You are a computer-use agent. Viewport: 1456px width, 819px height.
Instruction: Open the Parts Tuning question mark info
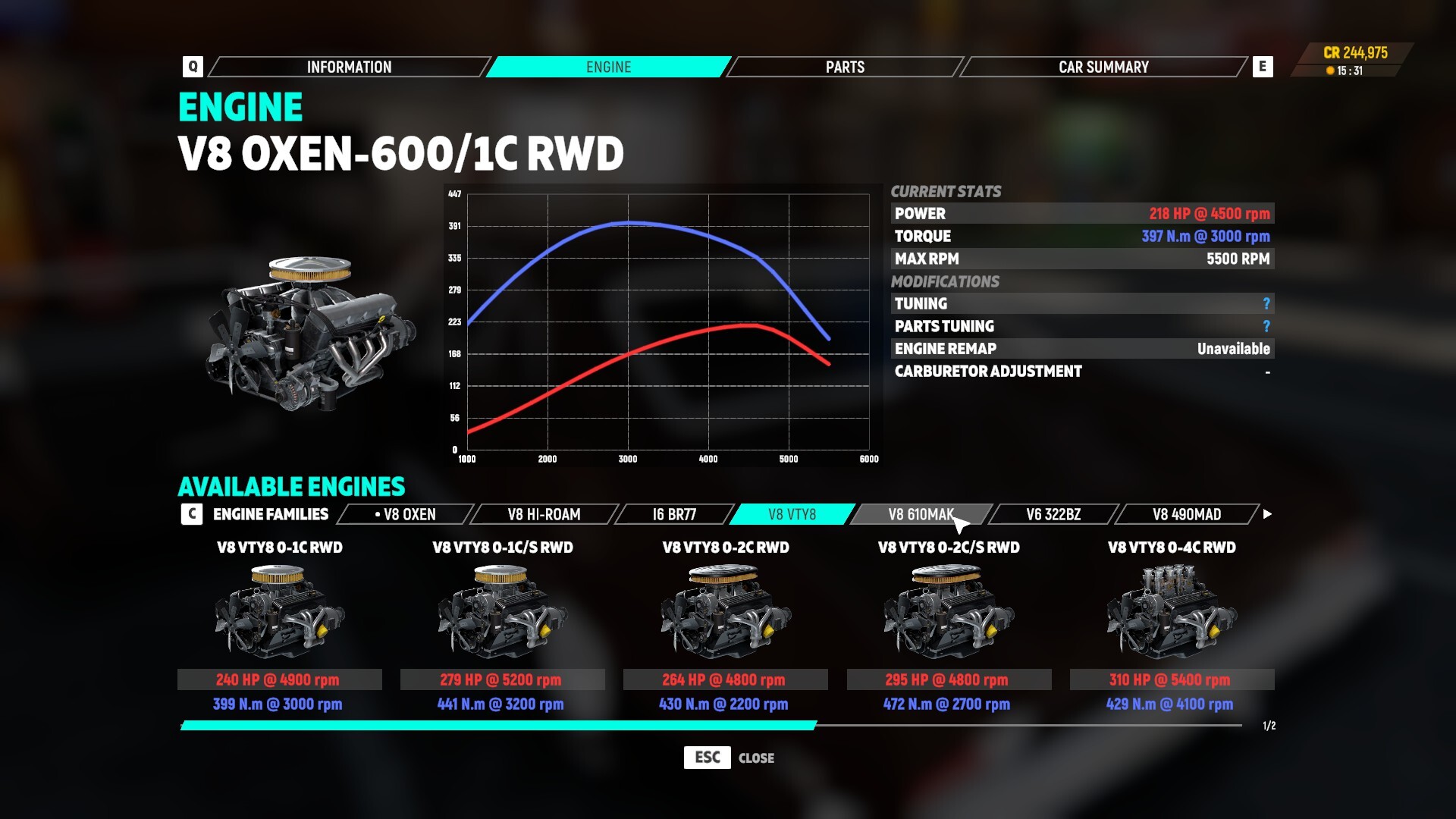tap(1265, 326)
